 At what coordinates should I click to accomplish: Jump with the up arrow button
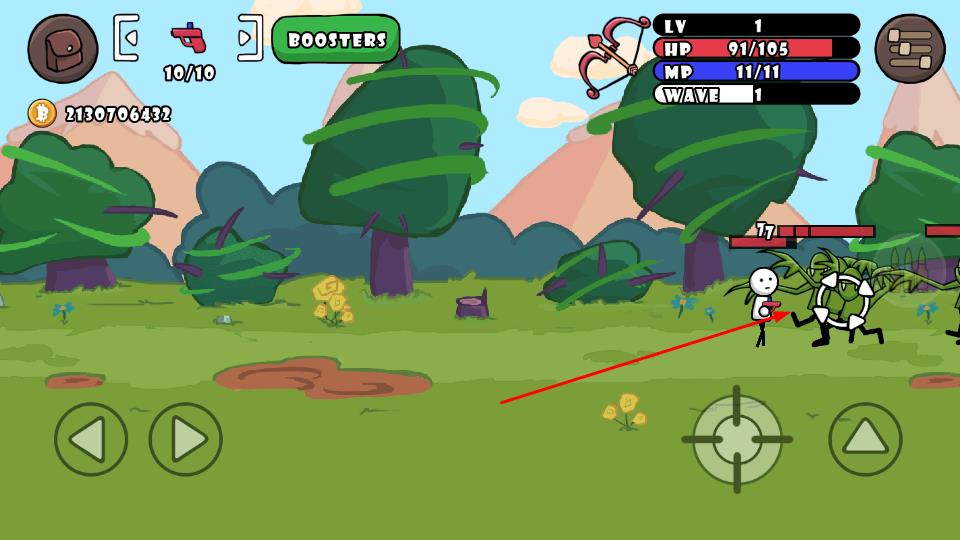865,439
